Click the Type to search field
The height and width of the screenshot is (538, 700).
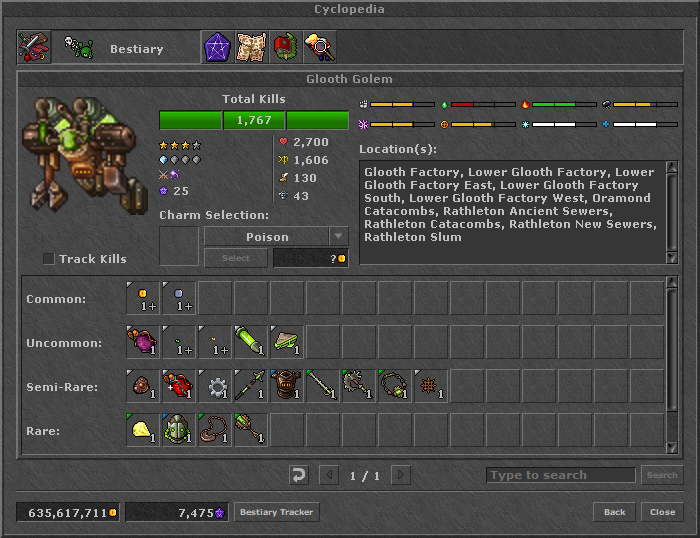tap(560, 475)
